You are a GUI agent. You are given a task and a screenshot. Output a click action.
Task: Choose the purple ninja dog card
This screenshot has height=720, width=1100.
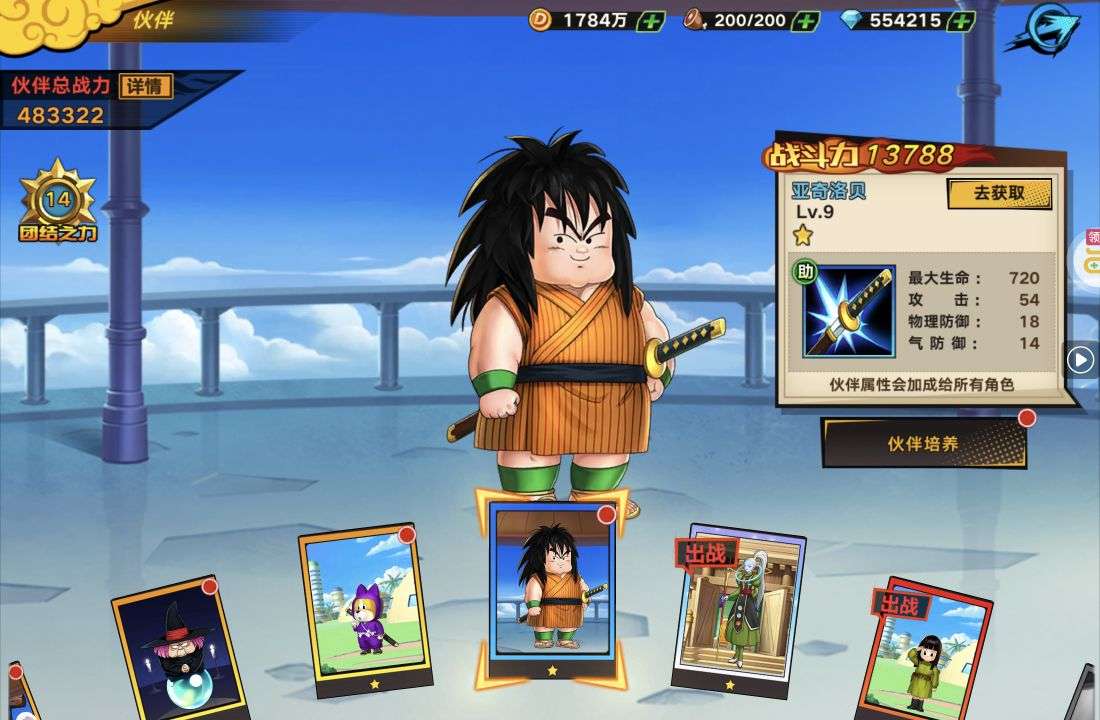tap(364, 610)
